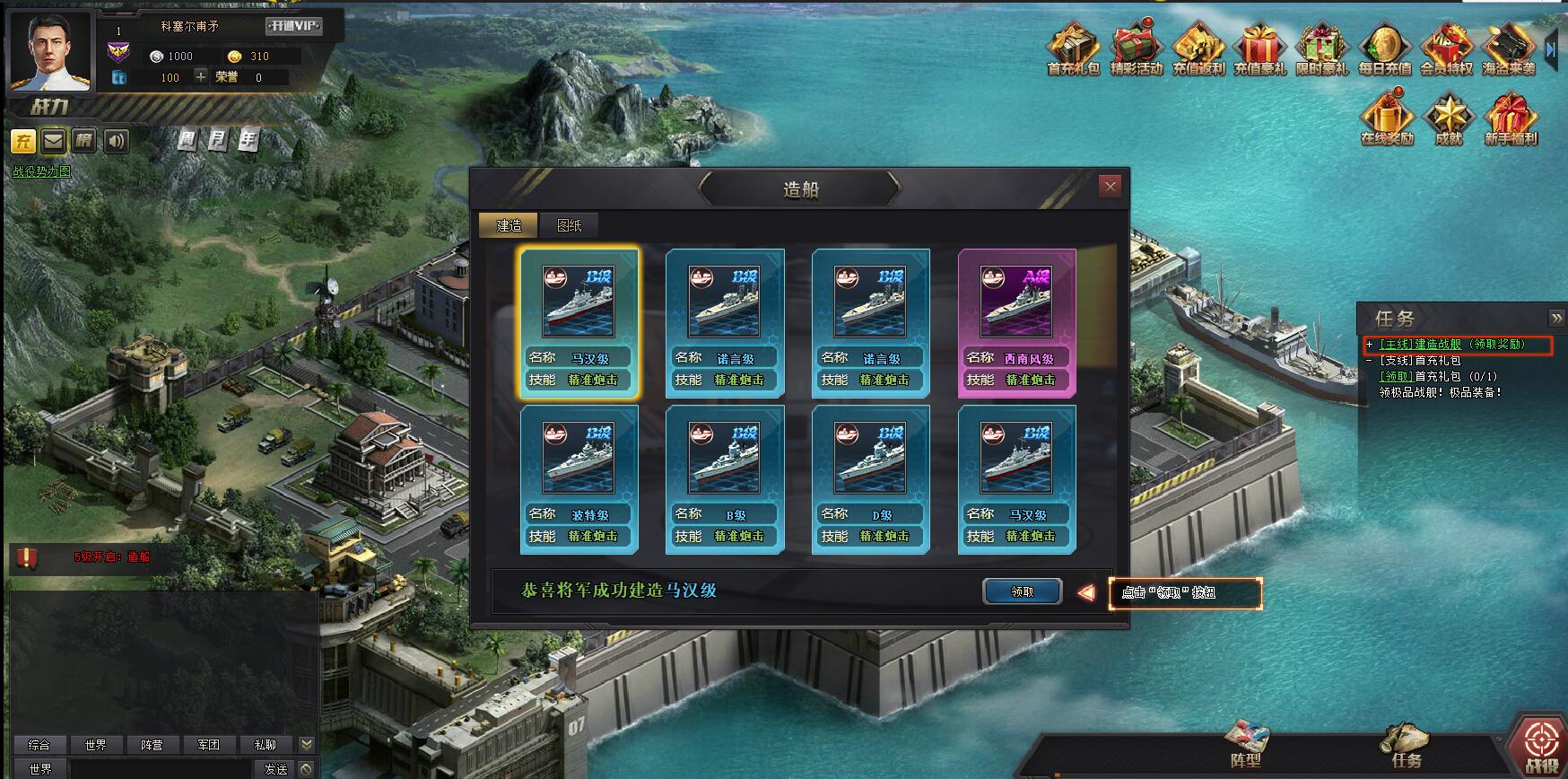This screenshot has width=1568, height=779.
Task: Click the 建造战舰 main quest entry
Action: coord(1420,345)
